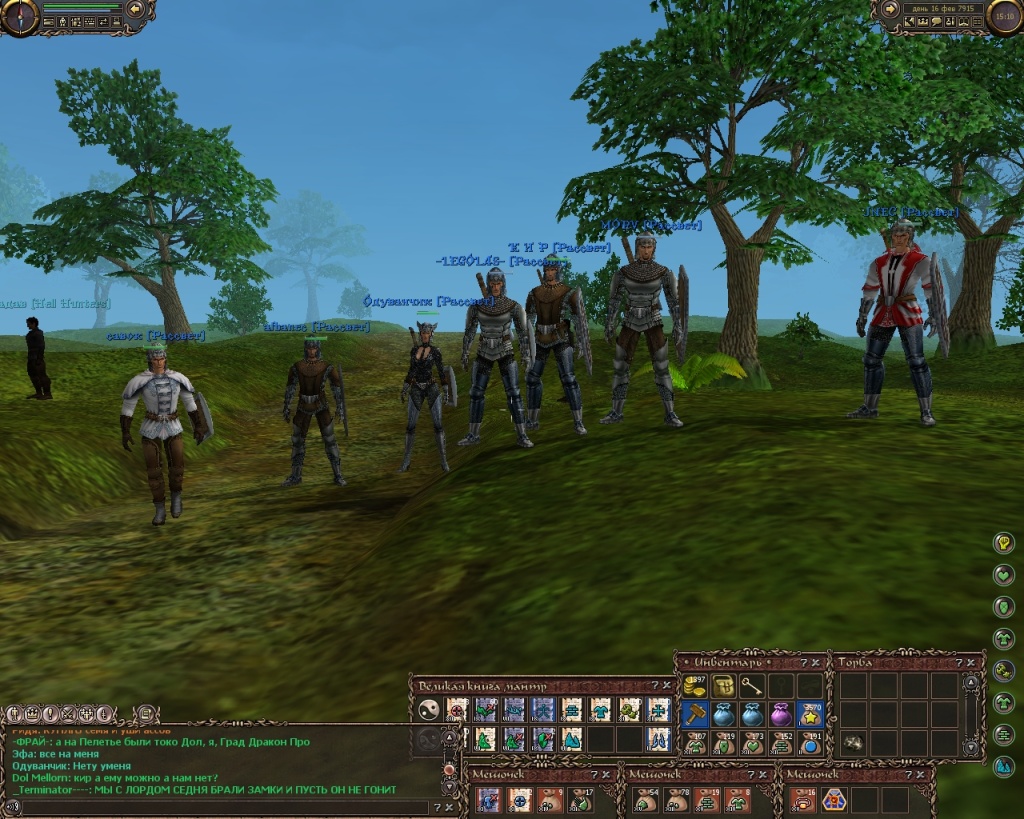Click the yellow arrow button beside date
1024x819 pixels.
point(888,9)
